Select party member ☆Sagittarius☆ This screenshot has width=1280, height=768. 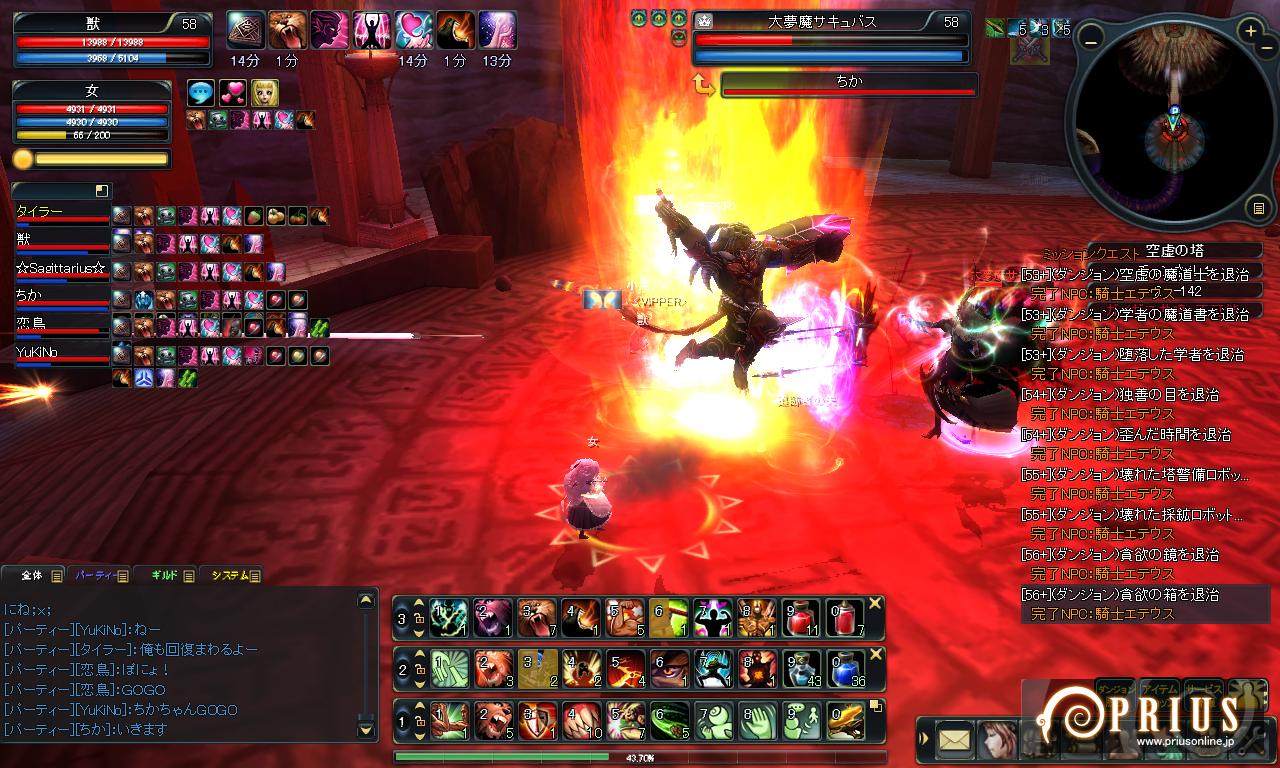tap(60, 270)
